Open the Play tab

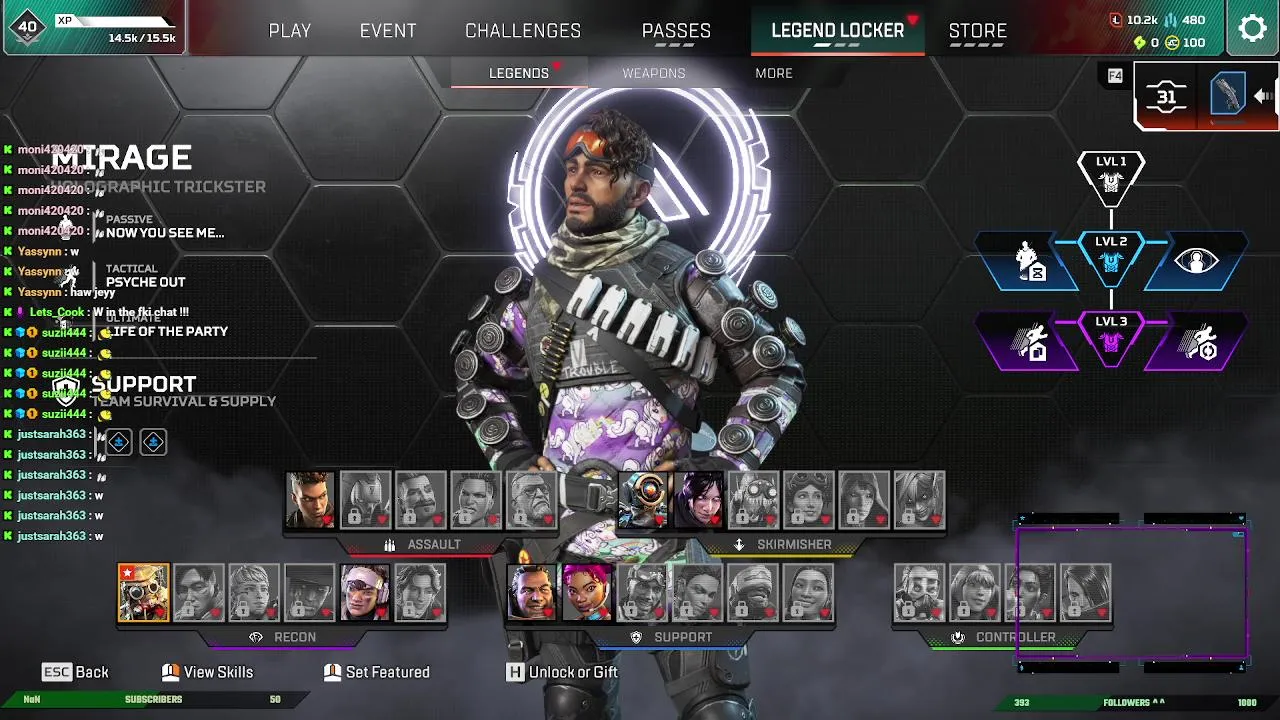[x=290, y=31]
